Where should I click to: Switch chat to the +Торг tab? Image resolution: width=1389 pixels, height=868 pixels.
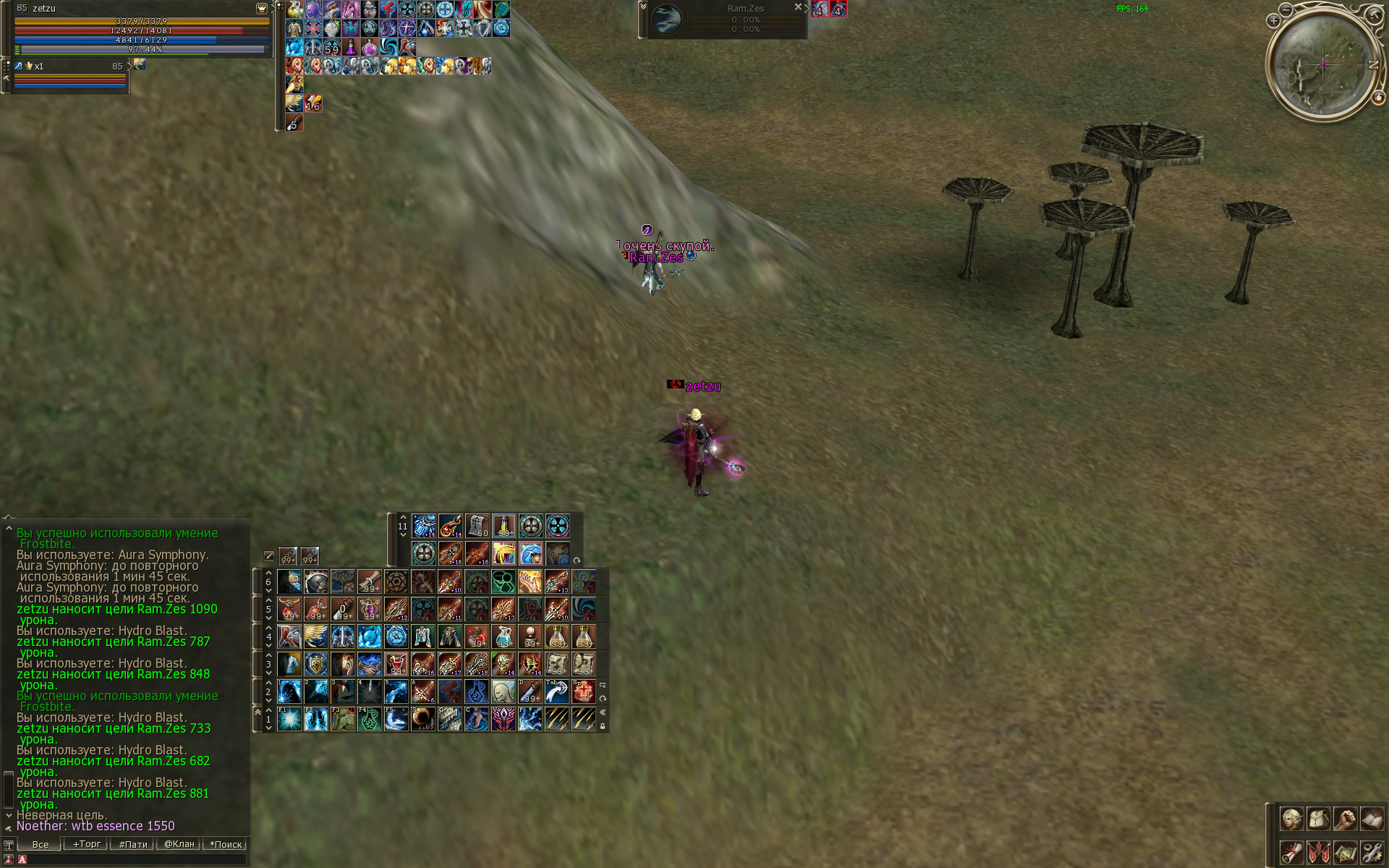(x=87, y=844)
